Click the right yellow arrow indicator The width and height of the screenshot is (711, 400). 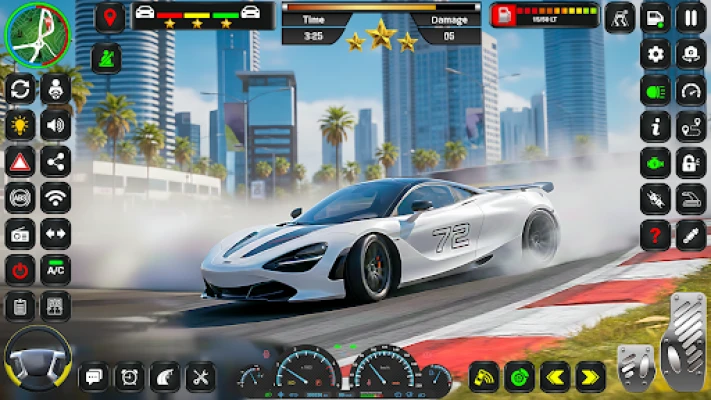coord(590,377)
